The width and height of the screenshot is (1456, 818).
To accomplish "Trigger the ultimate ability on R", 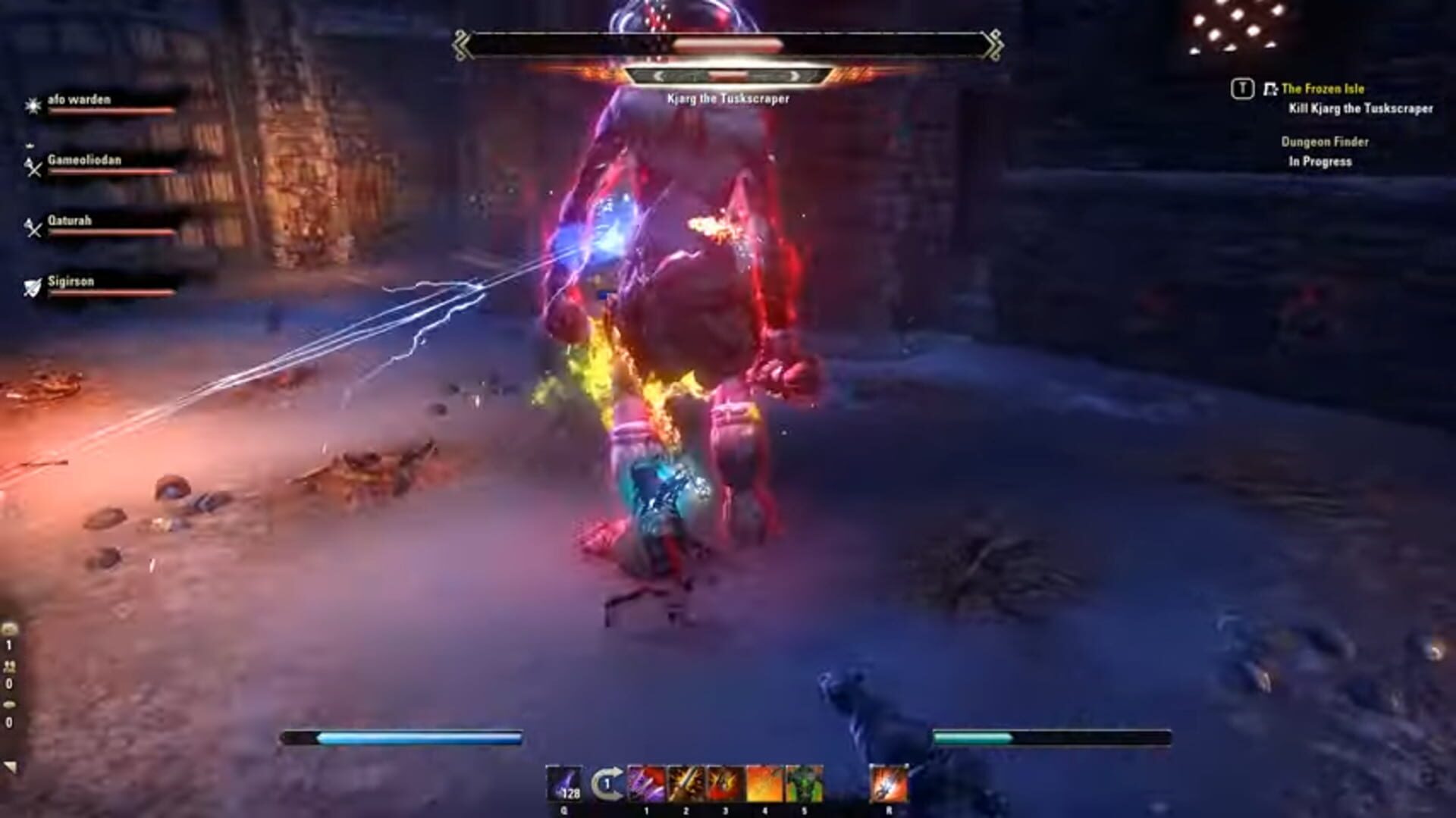I will coord(888,783).
